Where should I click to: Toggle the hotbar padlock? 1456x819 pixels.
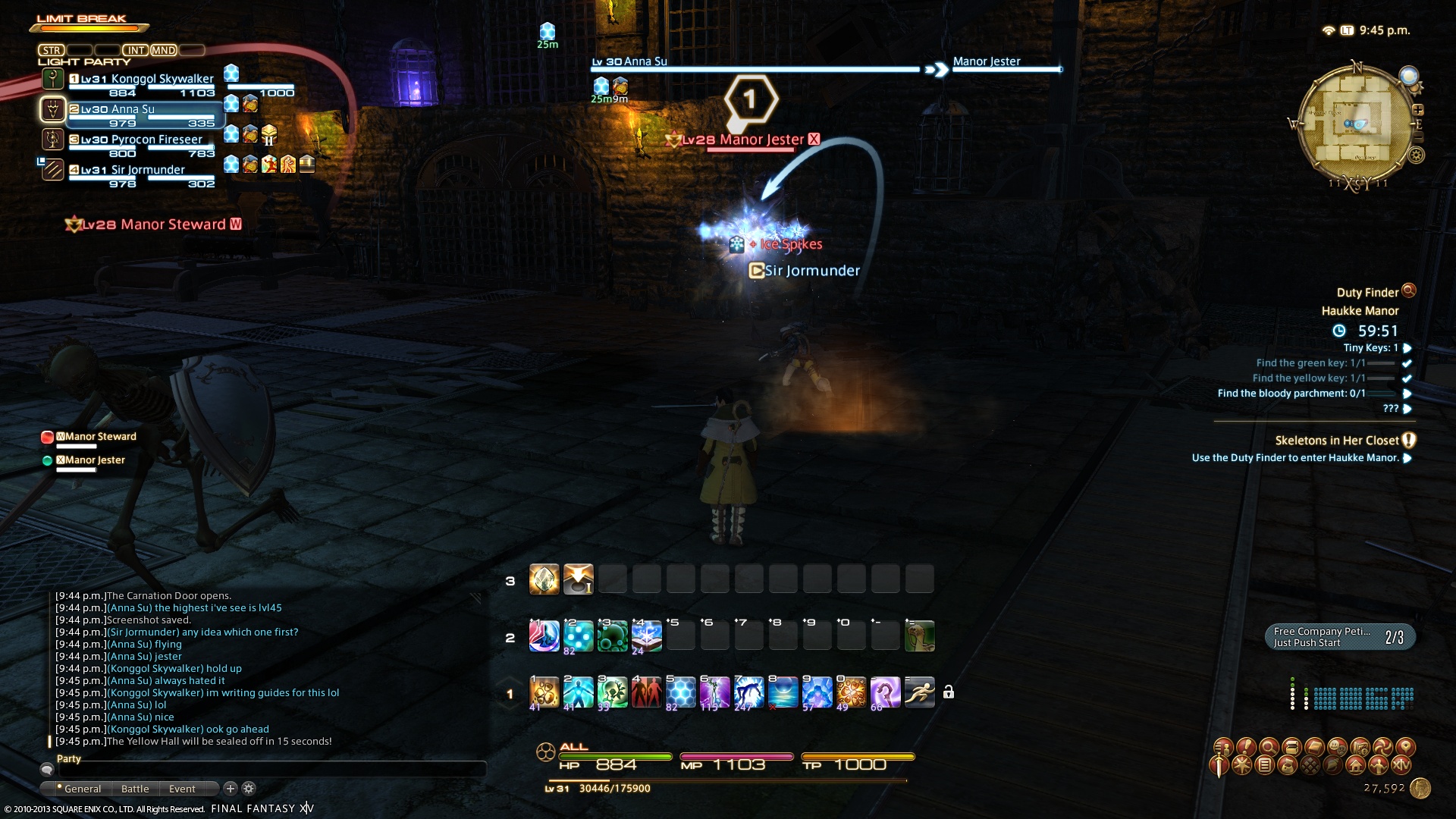pyautogui.click(x=948, y=692)
